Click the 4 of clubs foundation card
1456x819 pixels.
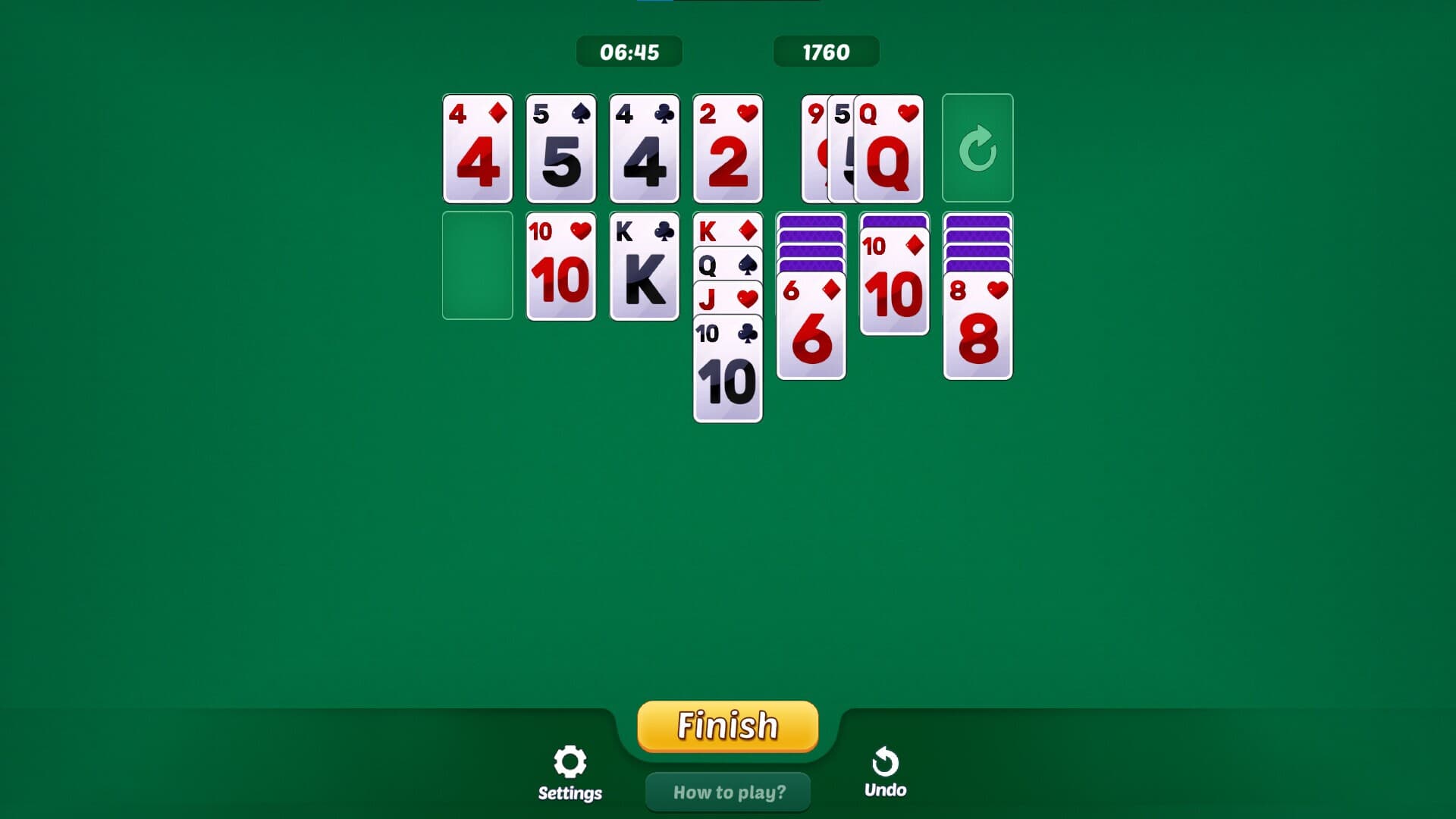644,148
